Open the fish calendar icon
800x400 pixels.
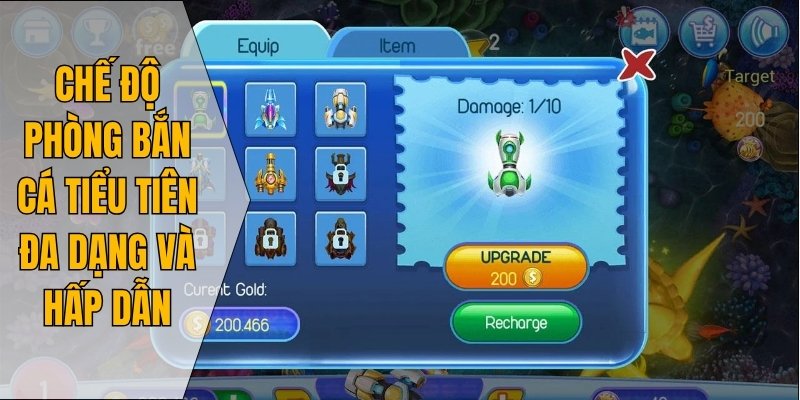pyautogui.click(x=644, y=28)
